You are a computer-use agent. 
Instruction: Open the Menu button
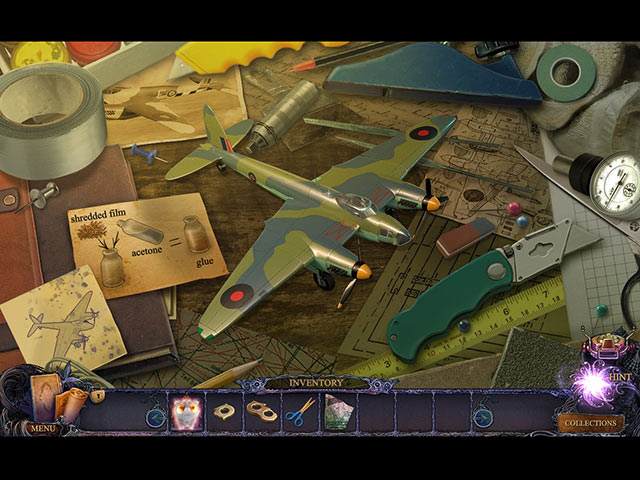42,428
